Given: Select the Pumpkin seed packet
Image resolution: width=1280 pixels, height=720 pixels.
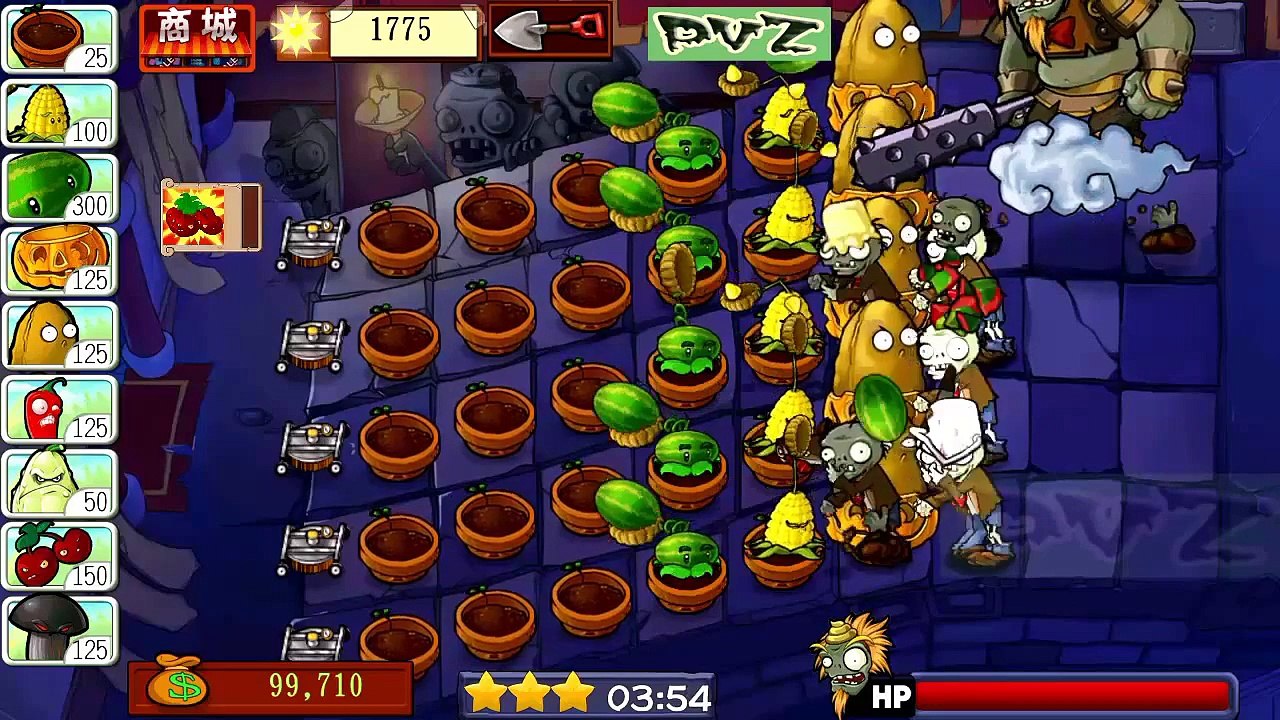Looking at the screenshot, I should point(60,261).
